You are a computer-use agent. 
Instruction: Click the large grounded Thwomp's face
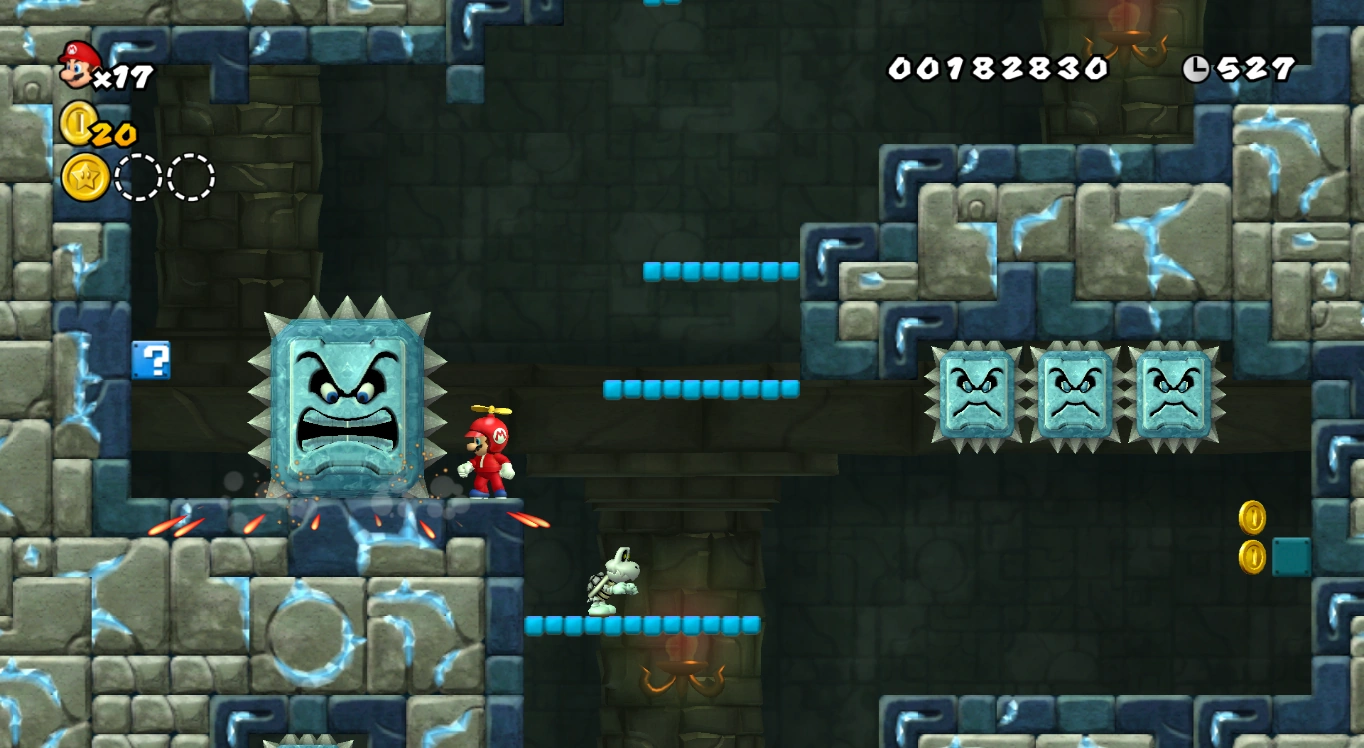tap(348, 400)
